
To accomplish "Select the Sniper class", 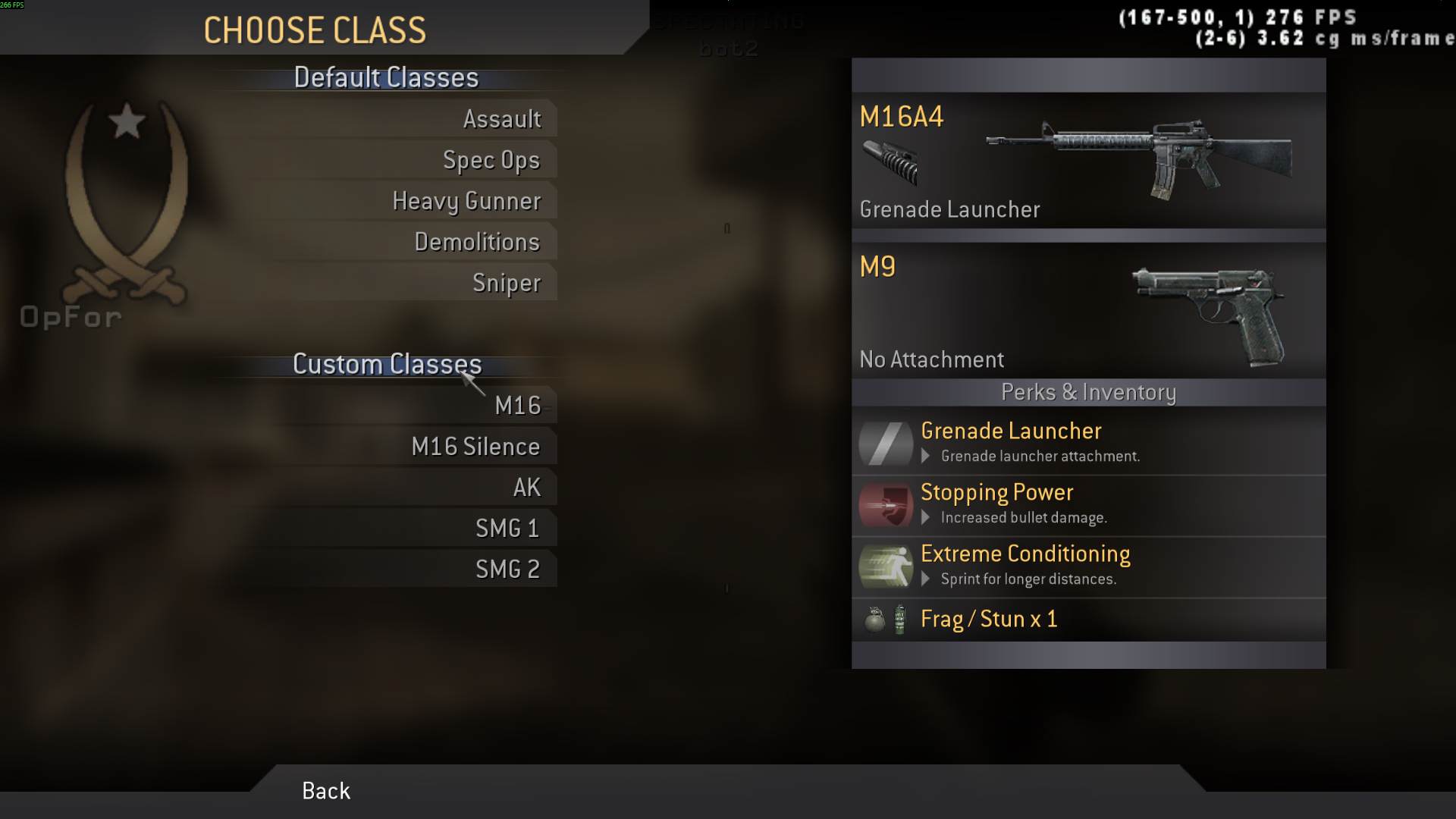I will (507, 282).
